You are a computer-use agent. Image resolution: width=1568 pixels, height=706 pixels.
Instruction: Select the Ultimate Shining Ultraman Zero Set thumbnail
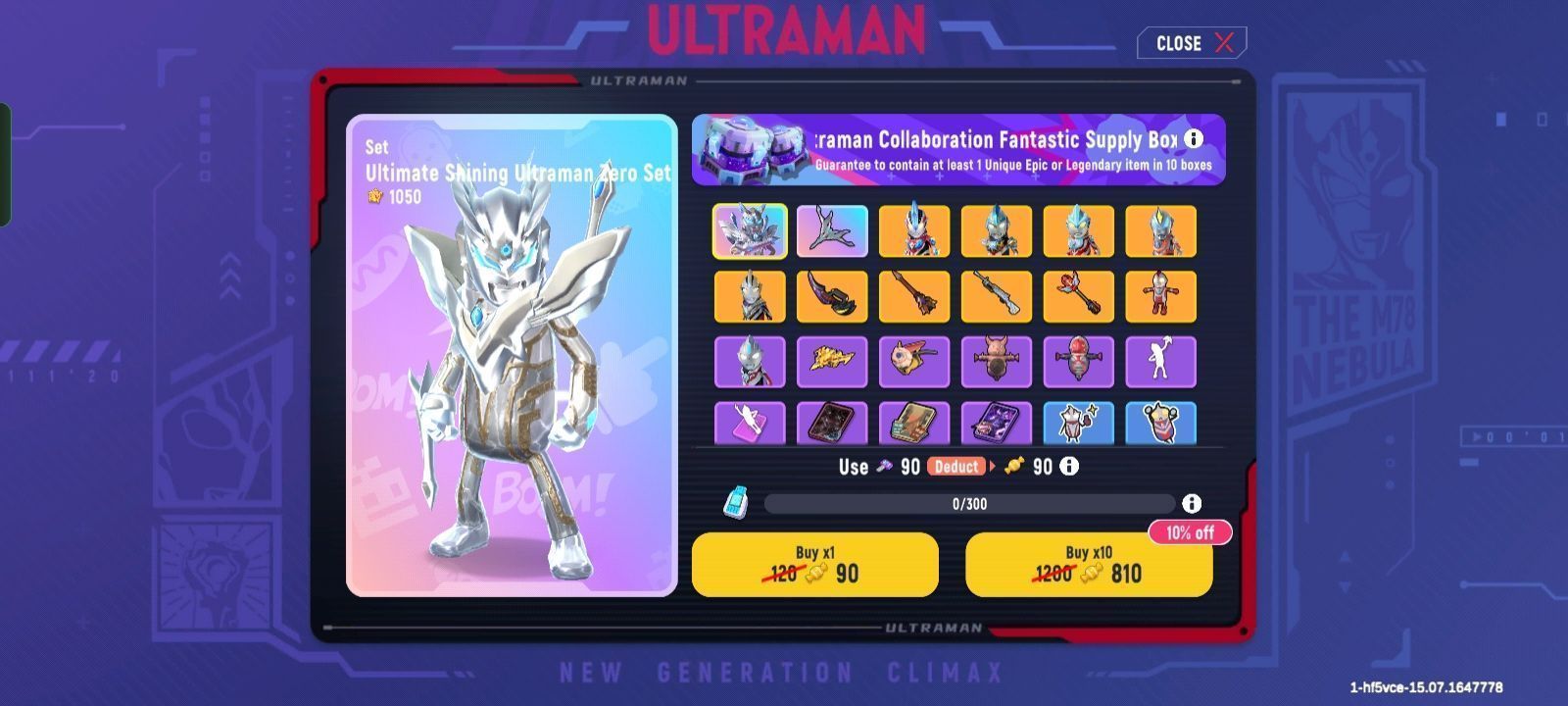click(750, 231)
